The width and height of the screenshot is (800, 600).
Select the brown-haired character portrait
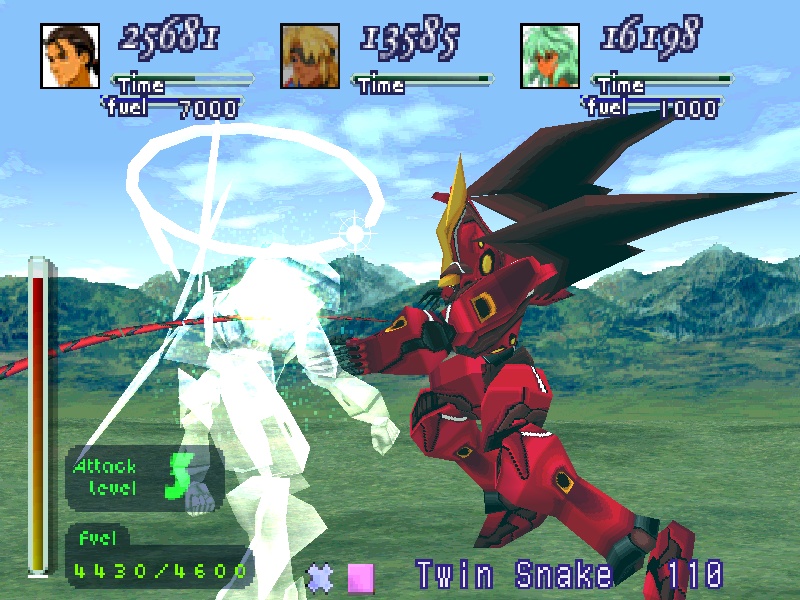tap(72, 56)
